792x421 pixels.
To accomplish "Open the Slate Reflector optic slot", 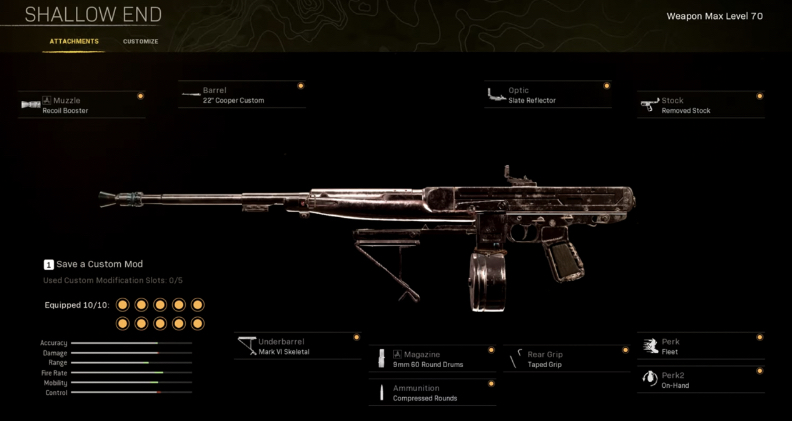I will [x=547, y=95].
